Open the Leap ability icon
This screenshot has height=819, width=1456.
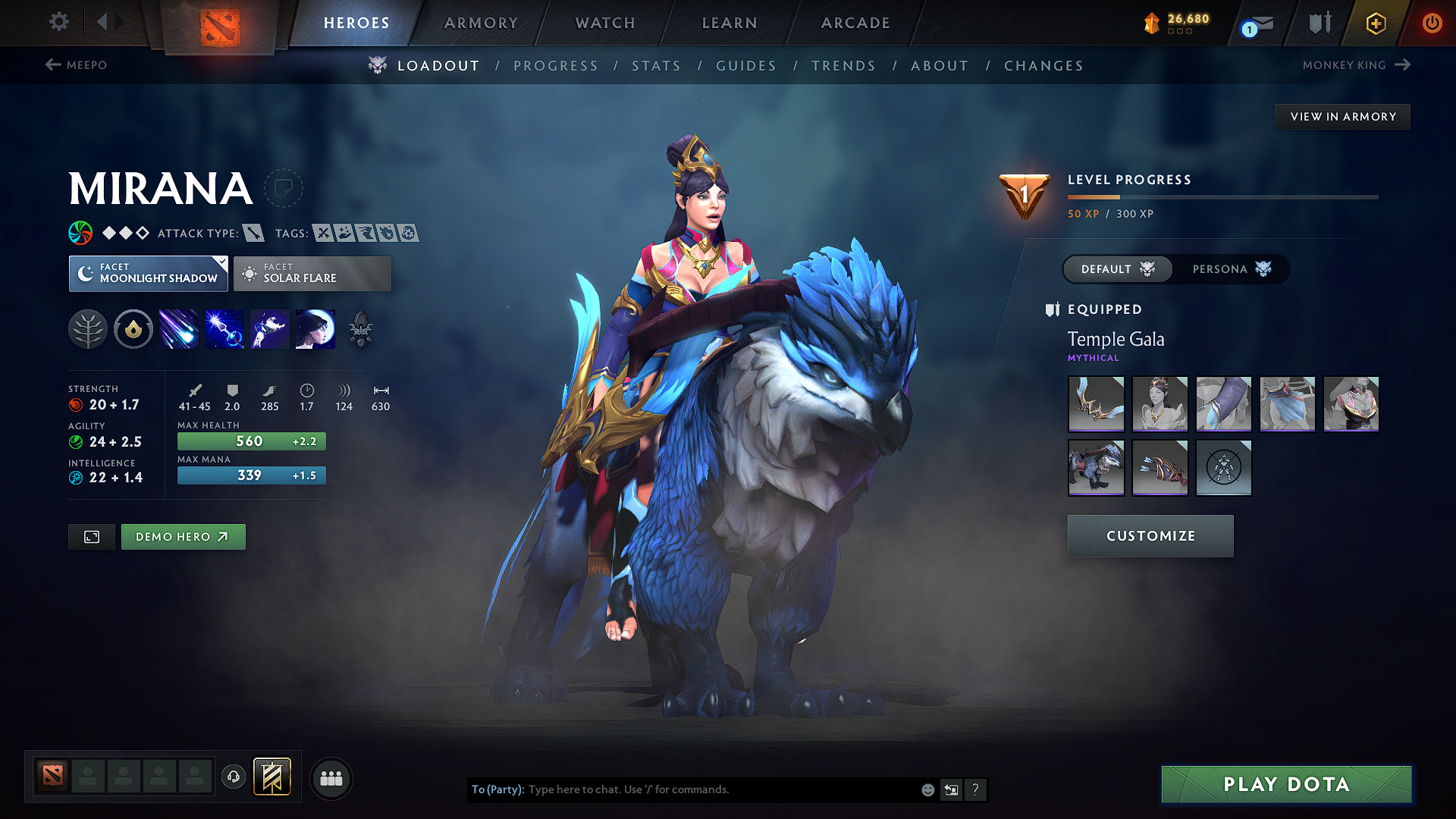269,328
